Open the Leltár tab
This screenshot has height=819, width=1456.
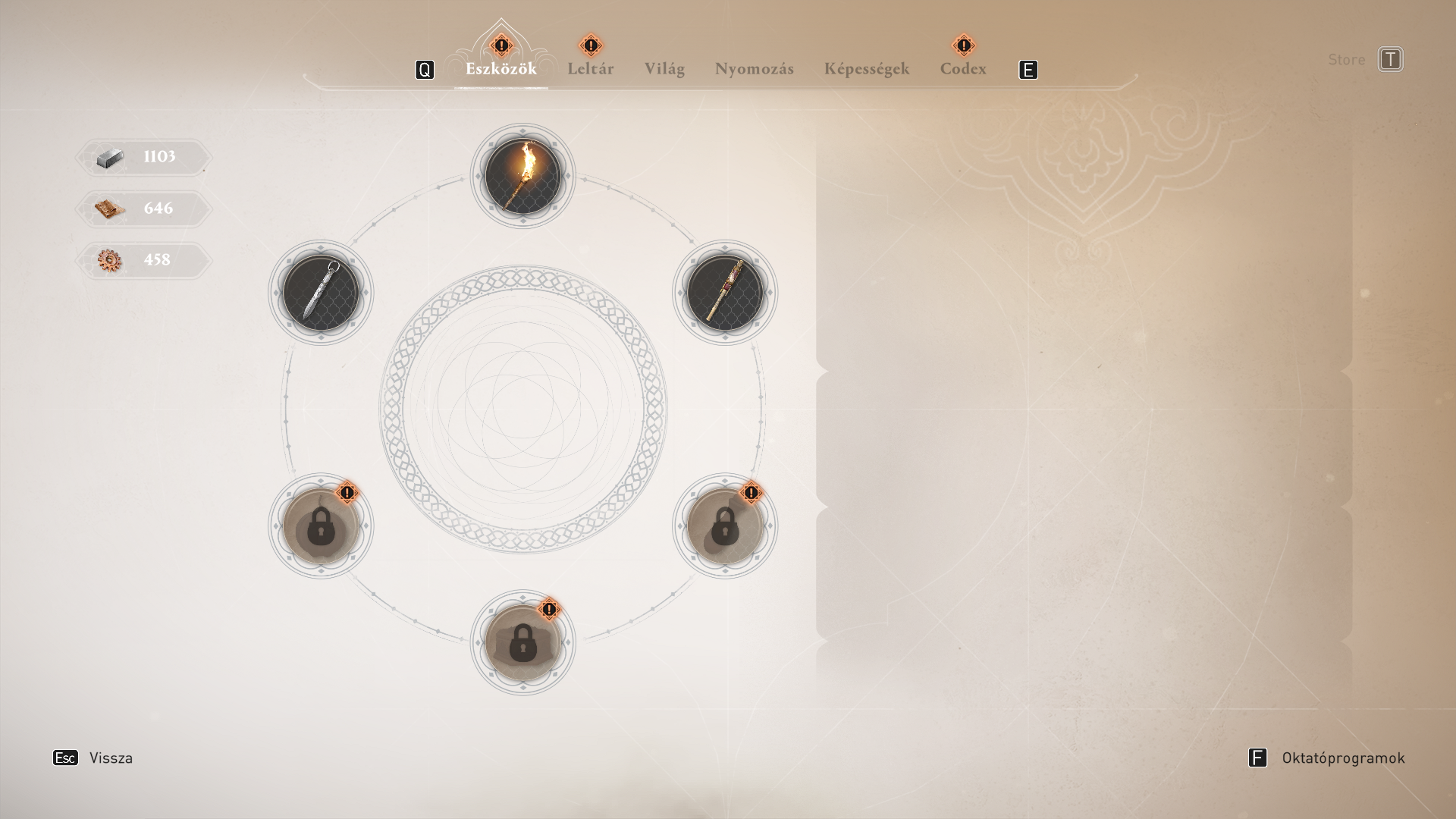pyautogui.click(x=590, y=69)
